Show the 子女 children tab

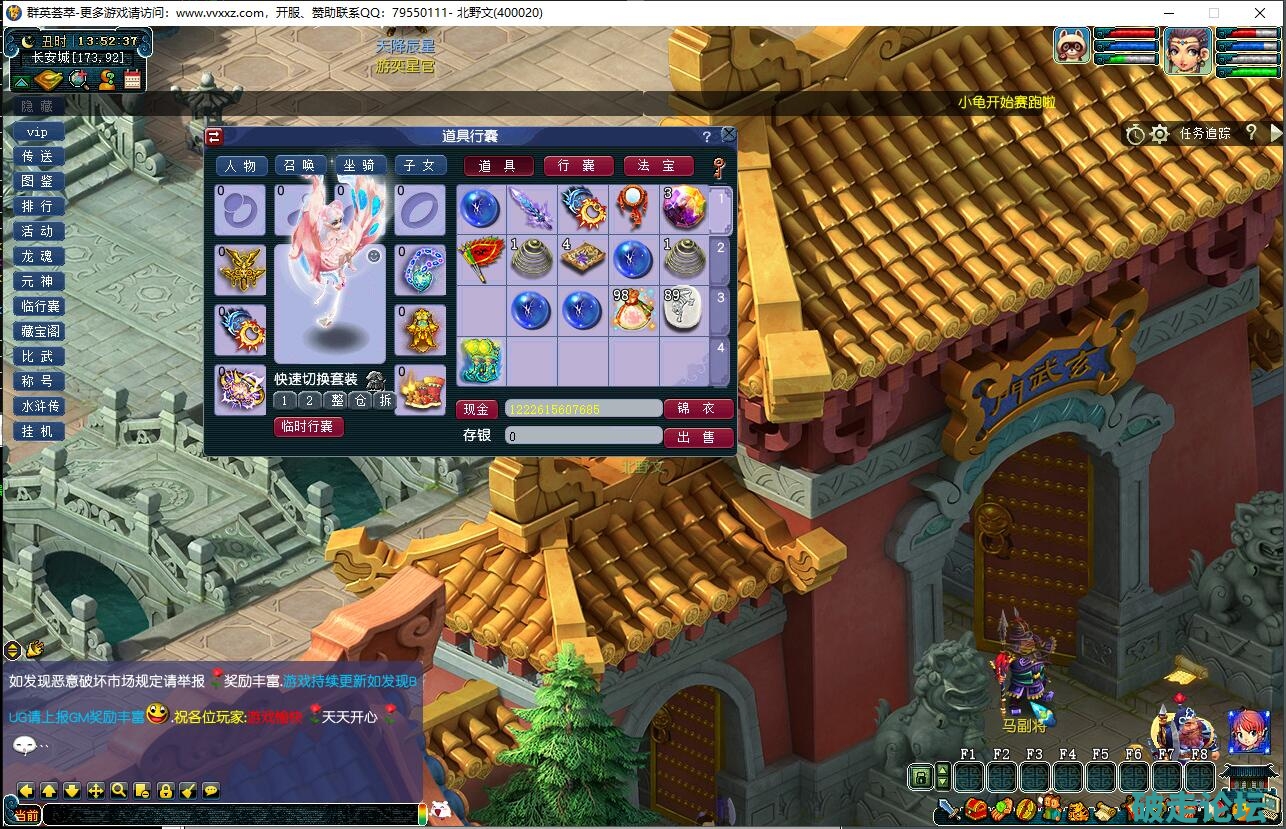[x=420, y=166]
